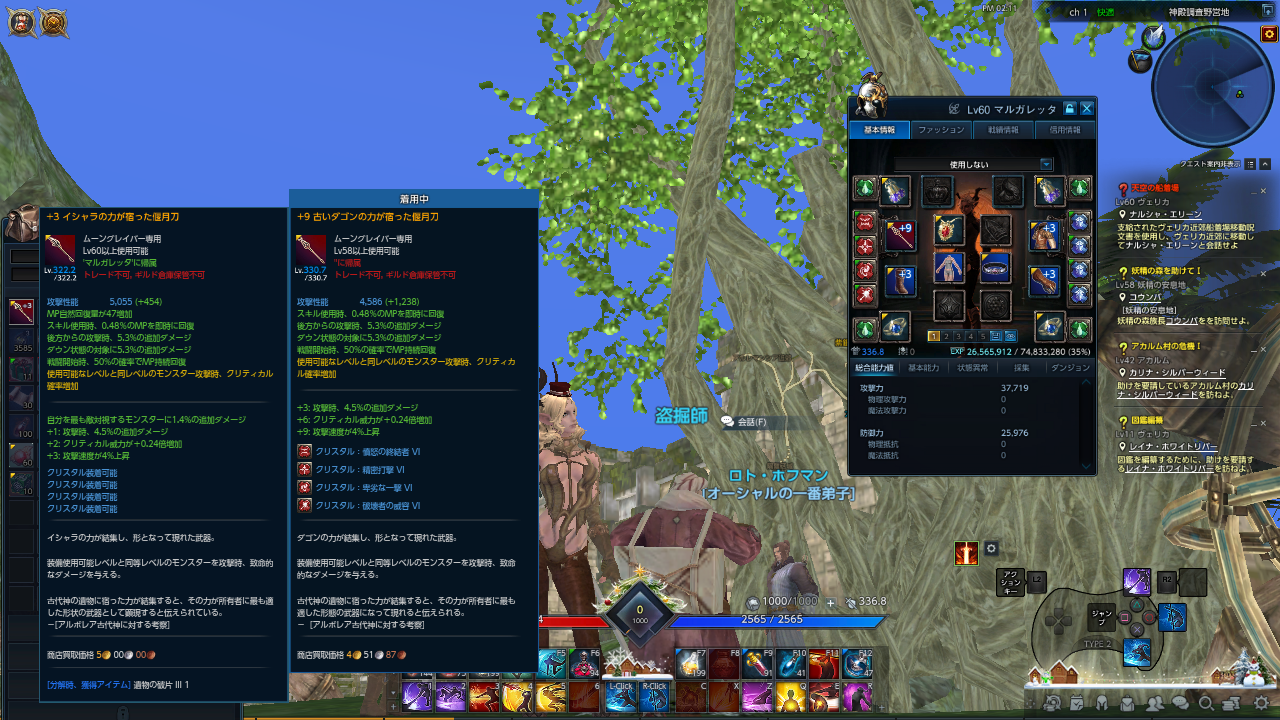
Task: Open the system settings gear in bottom-right menu bar
Action: pos(1261,702)
